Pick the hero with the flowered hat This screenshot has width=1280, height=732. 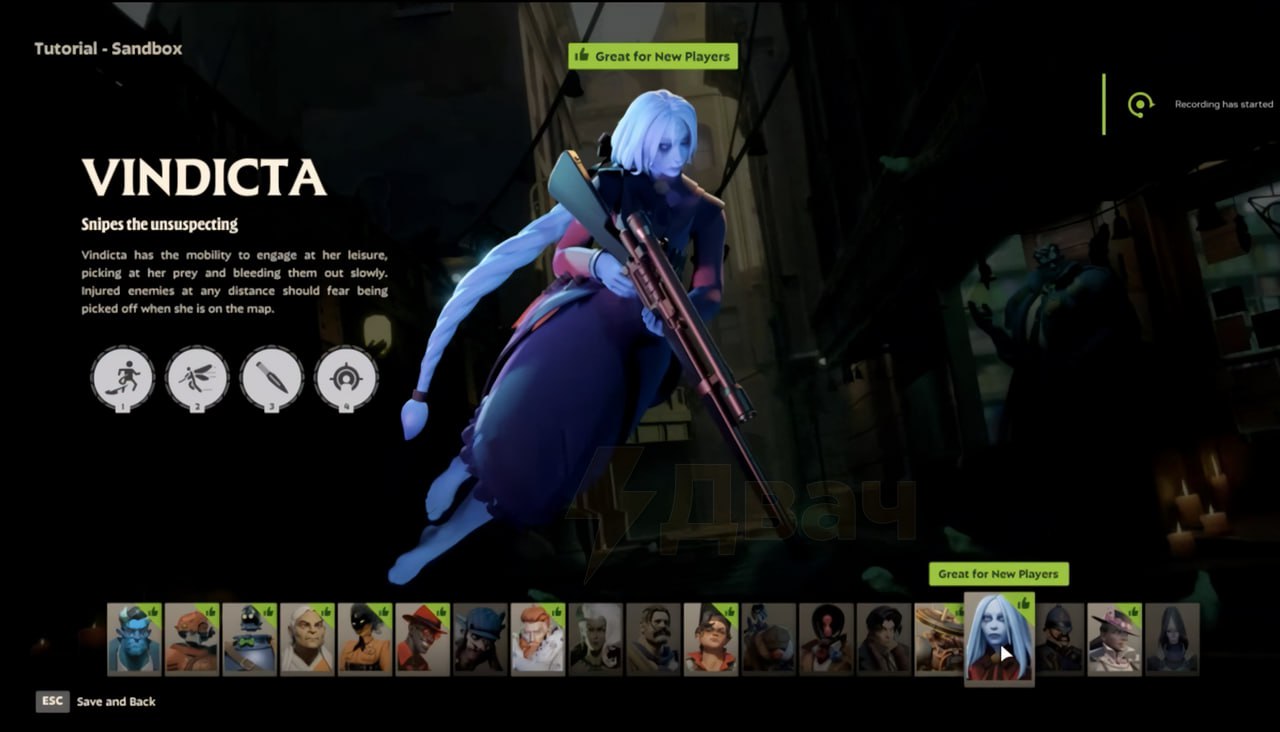(x=1114, y=639)
